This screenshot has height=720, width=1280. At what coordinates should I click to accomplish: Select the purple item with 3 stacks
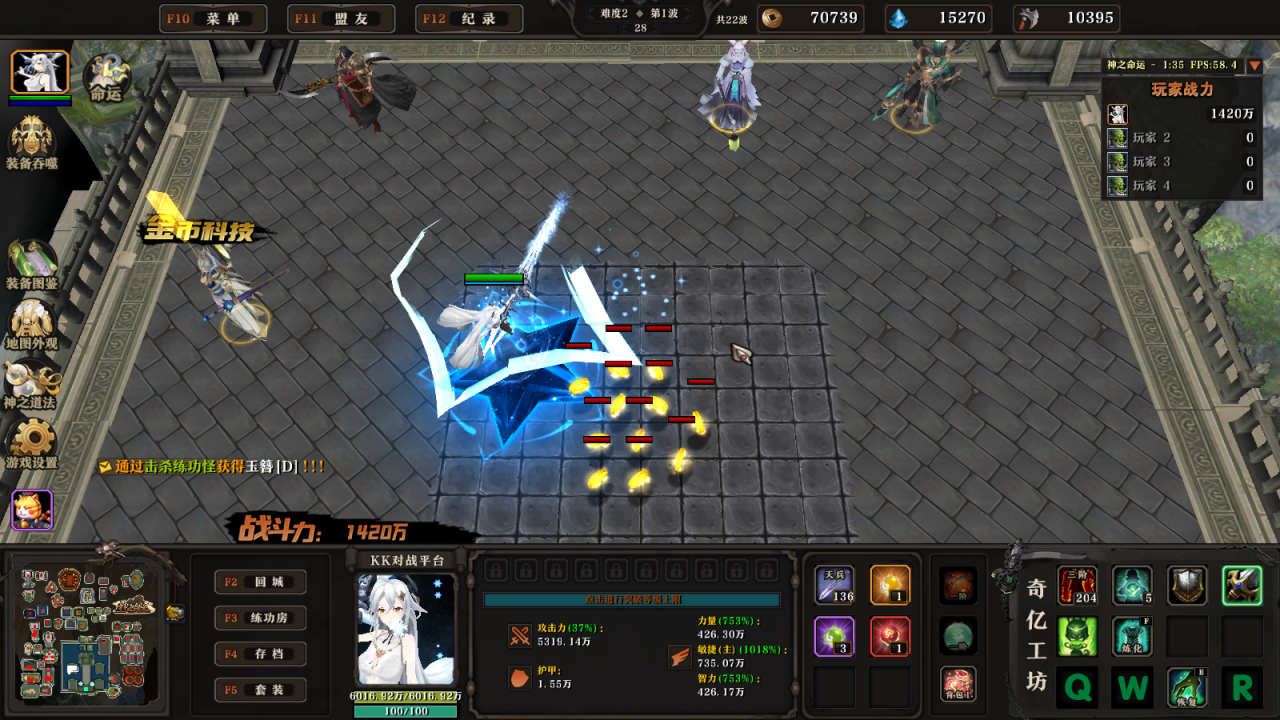pos(834,638)
